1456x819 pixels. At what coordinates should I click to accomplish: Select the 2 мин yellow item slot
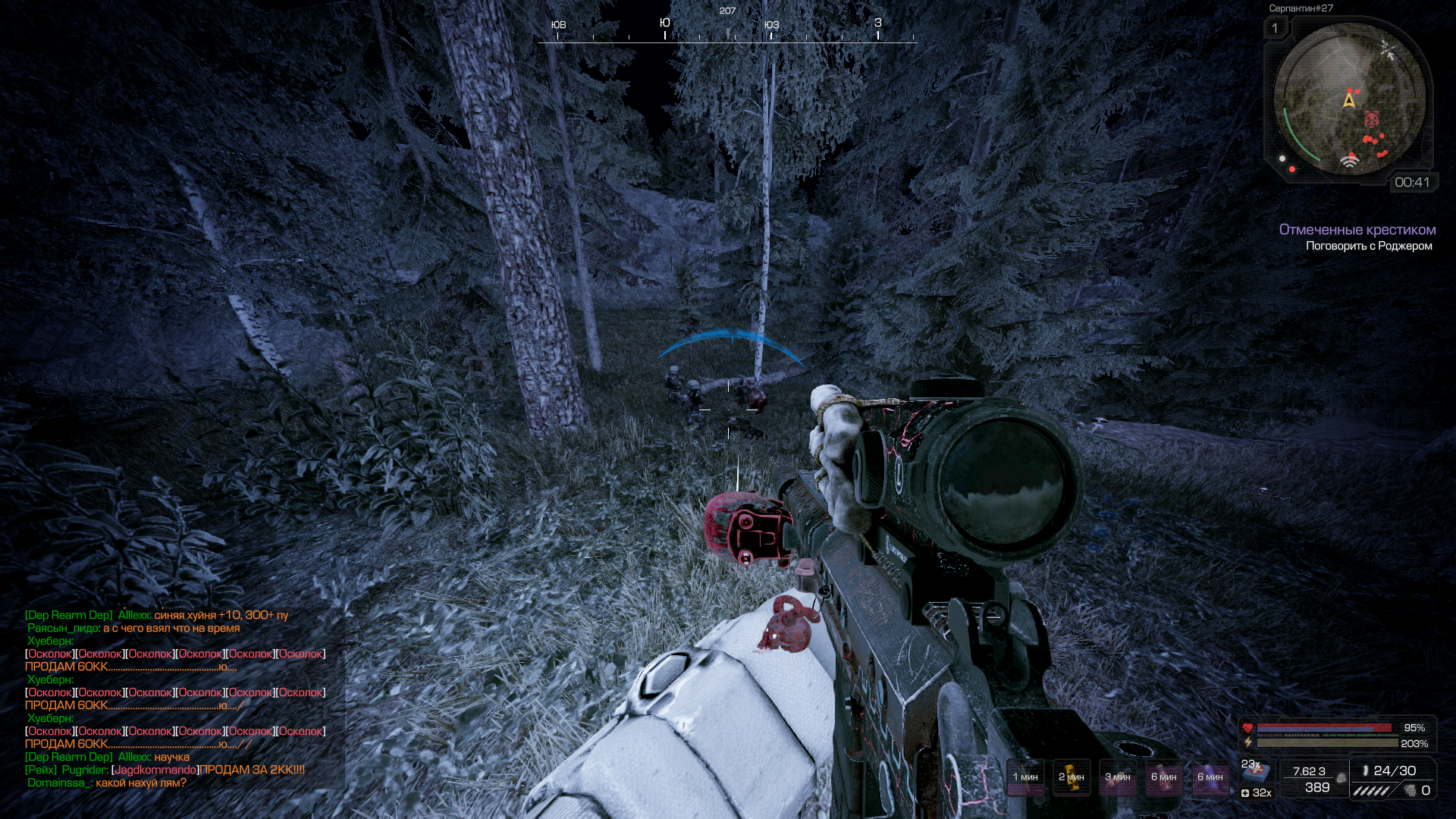(1072, 777)
